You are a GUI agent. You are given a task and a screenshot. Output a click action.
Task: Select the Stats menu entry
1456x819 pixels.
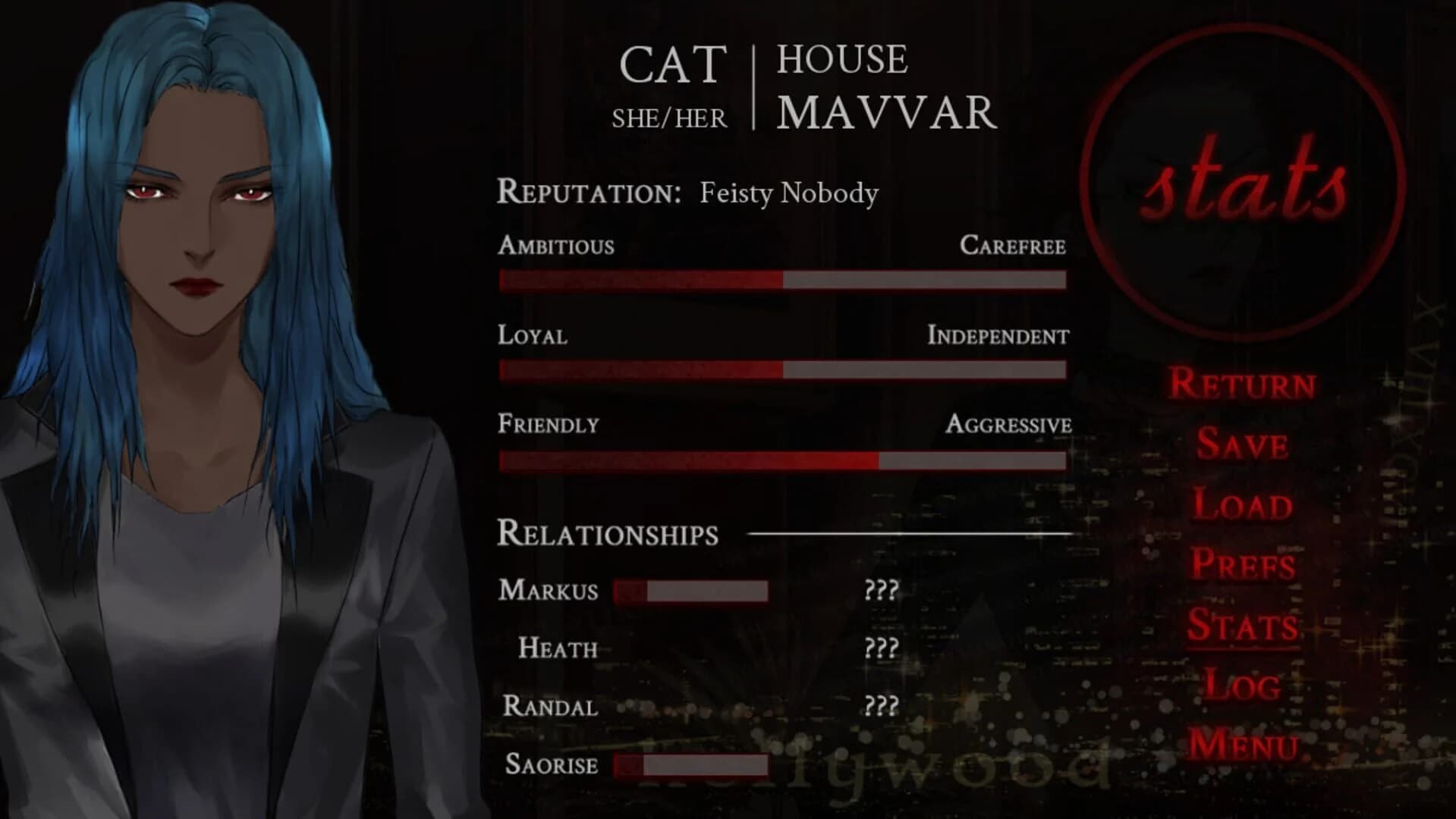[x=1244, y=626]
